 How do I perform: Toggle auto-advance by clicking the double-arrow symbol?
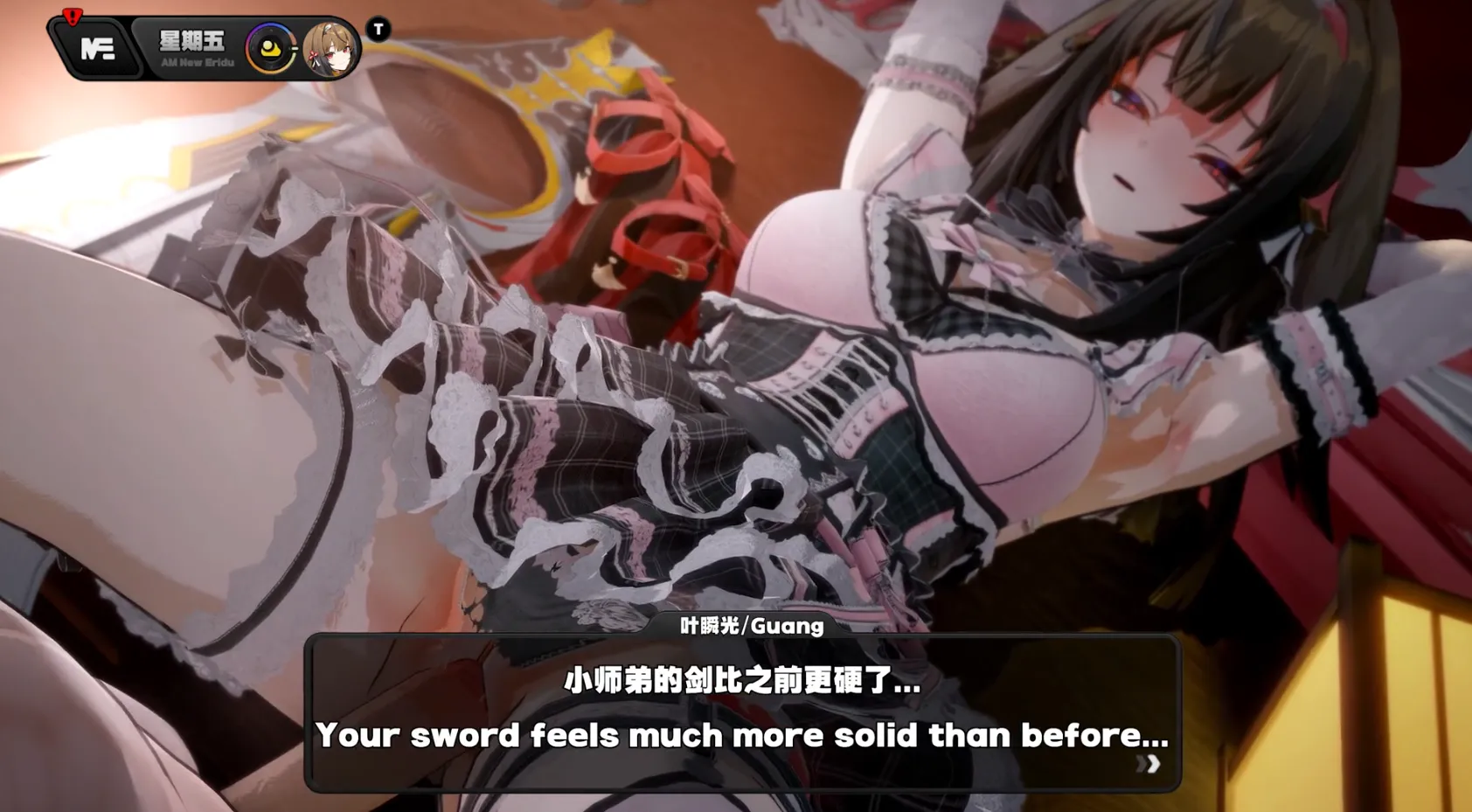click(1149, 765)
